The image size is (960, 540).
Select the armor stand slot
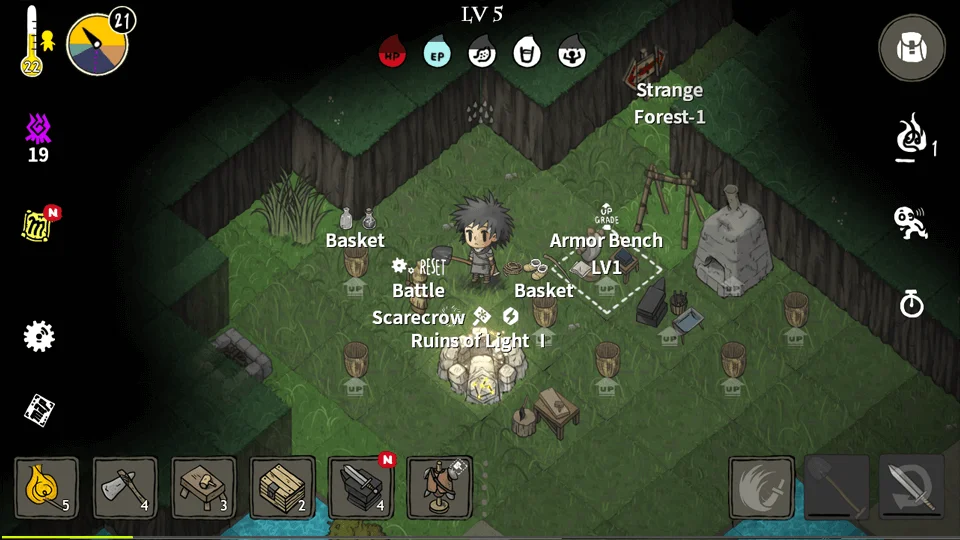point(440,488)
